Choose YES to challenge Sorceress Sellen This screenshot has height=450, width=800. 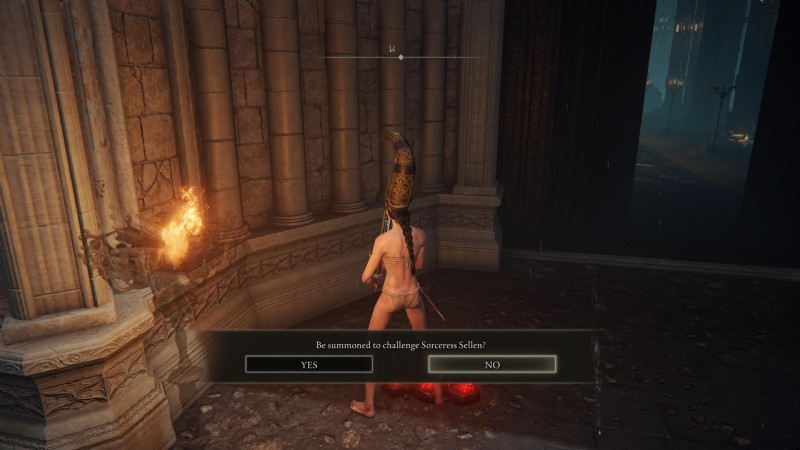pyautogui.click(x=308, y=364)
